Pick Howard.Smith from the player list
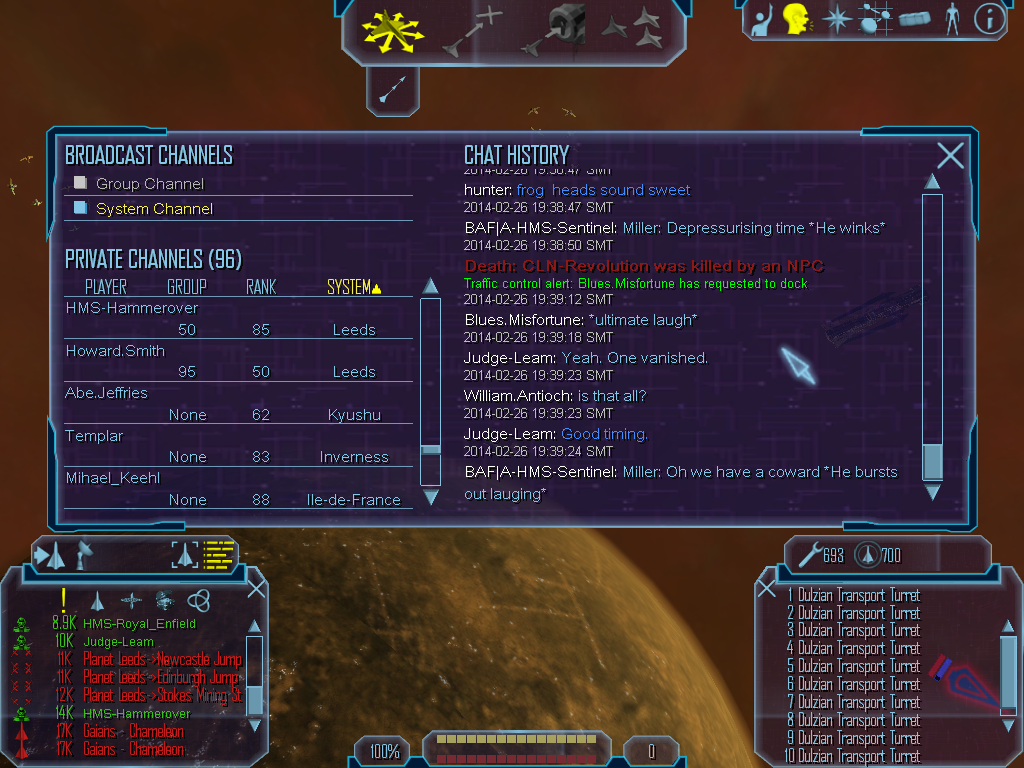1024x768 pixels. [115, 351]
